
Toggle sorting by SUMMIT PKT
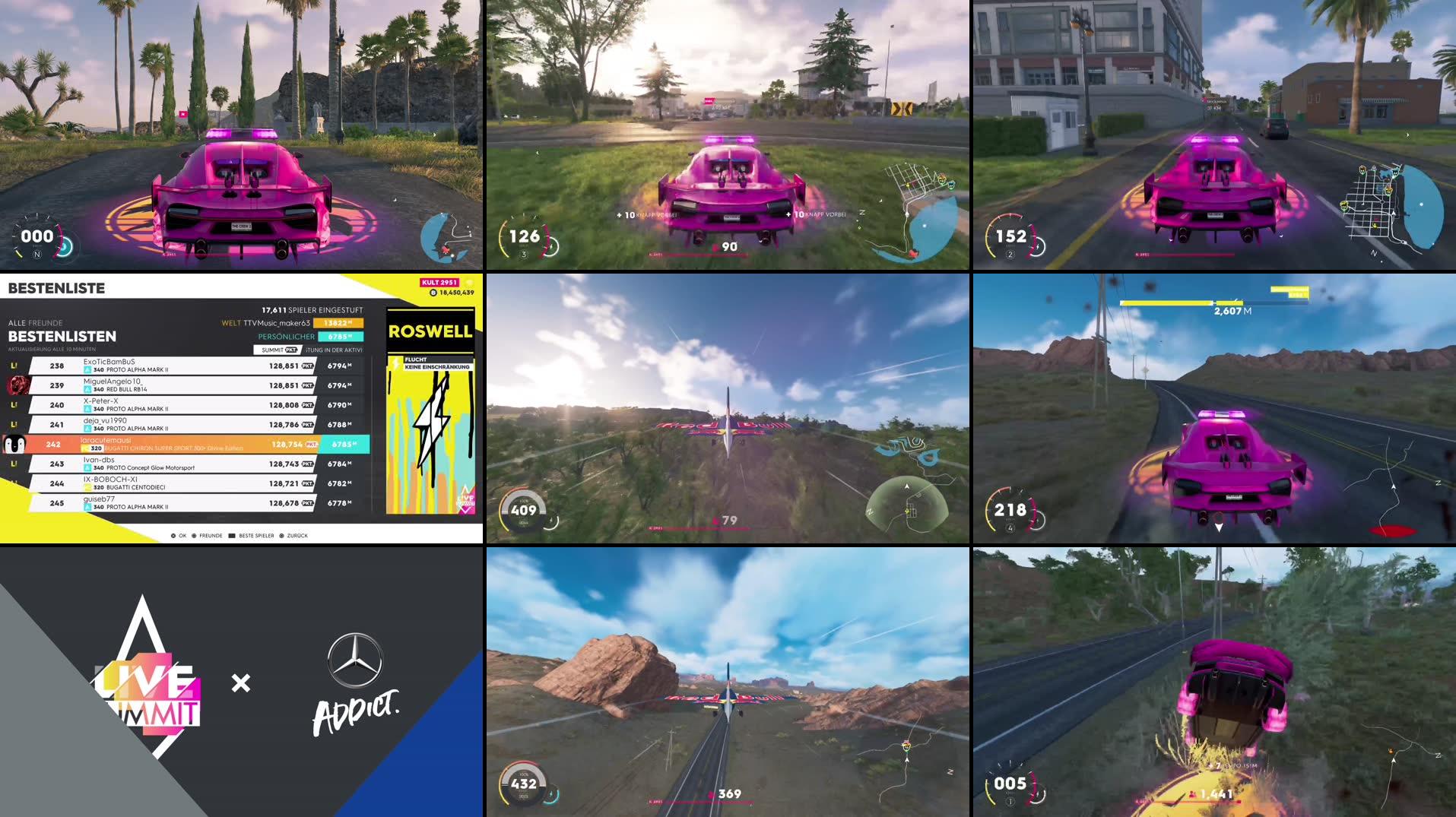pos(278,350)
